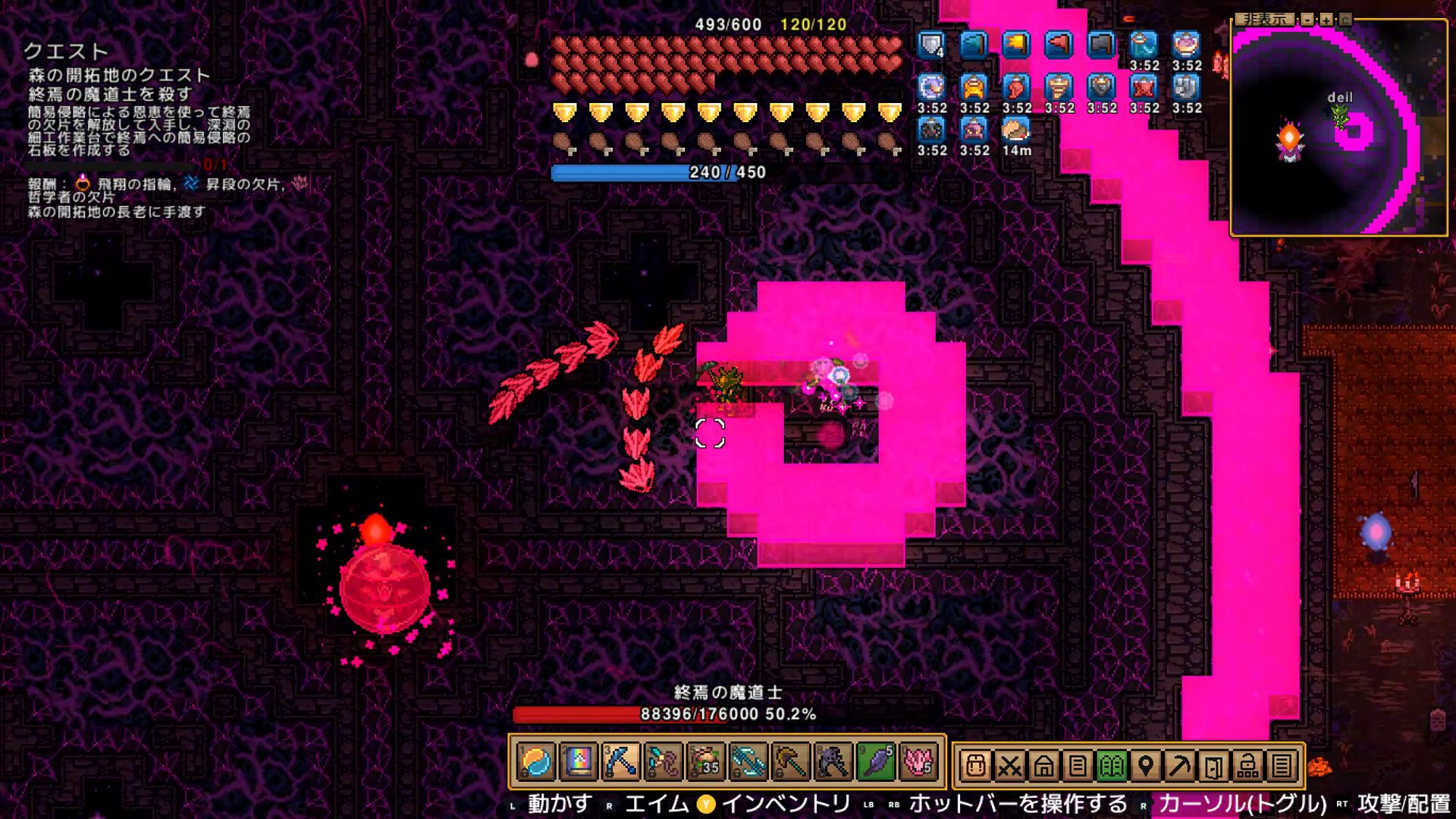Screen dimensions: 1456x819
Task: Click the padlock icon menu button
Action: click(1247, 767)
